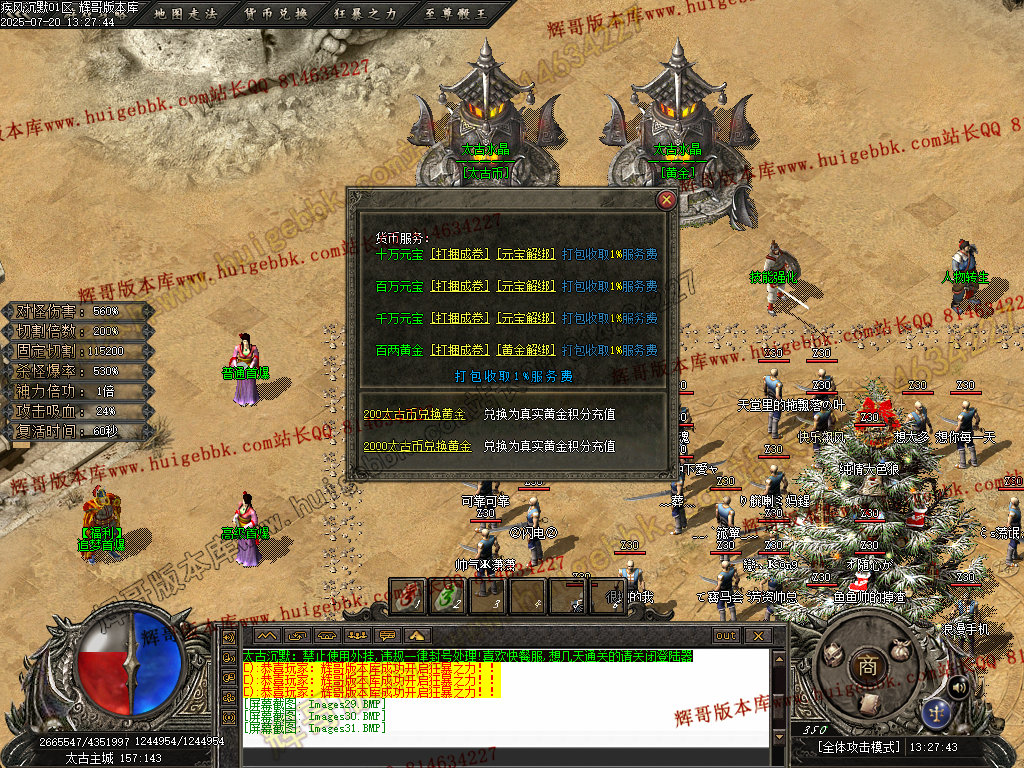Close the 货币服务 currency dialog
This screenshot has height=768, width=1024.
[x=666, y=200]
